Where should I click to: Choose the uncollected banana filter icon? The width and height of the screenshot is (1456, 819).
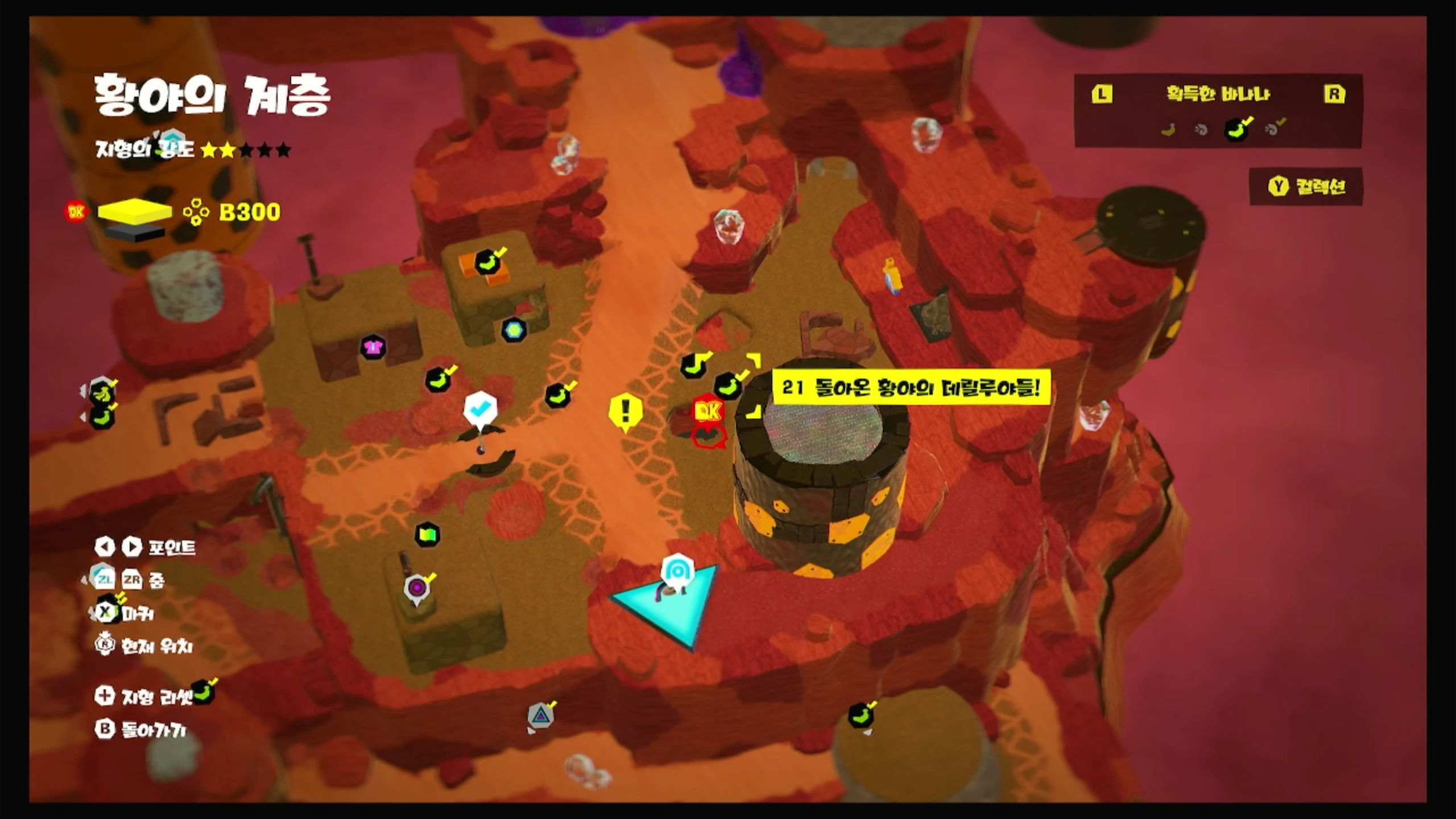tap(1168, 130)
